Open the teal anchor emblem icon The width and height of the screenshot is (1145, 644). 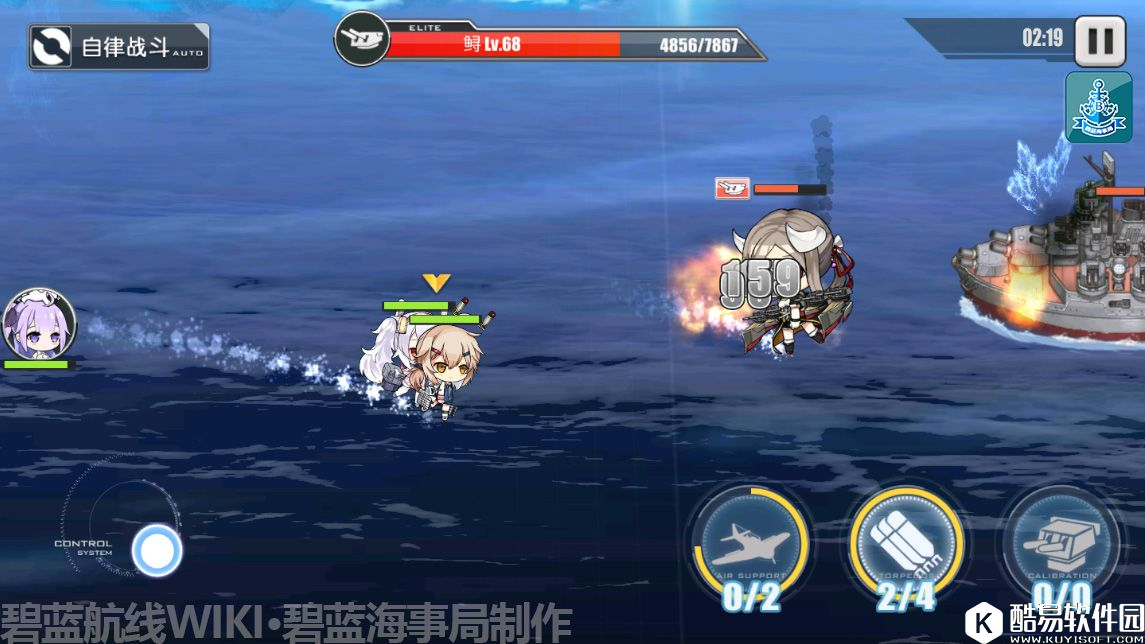coord(1098,106)
